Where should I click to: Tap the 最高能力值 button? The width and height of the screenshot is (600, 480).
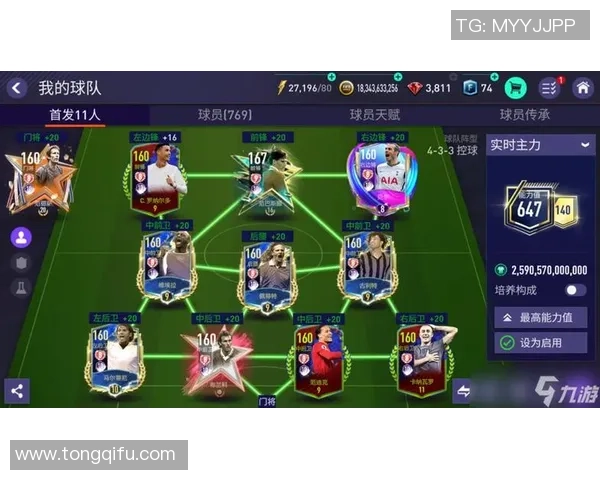[x=540, y=318]
